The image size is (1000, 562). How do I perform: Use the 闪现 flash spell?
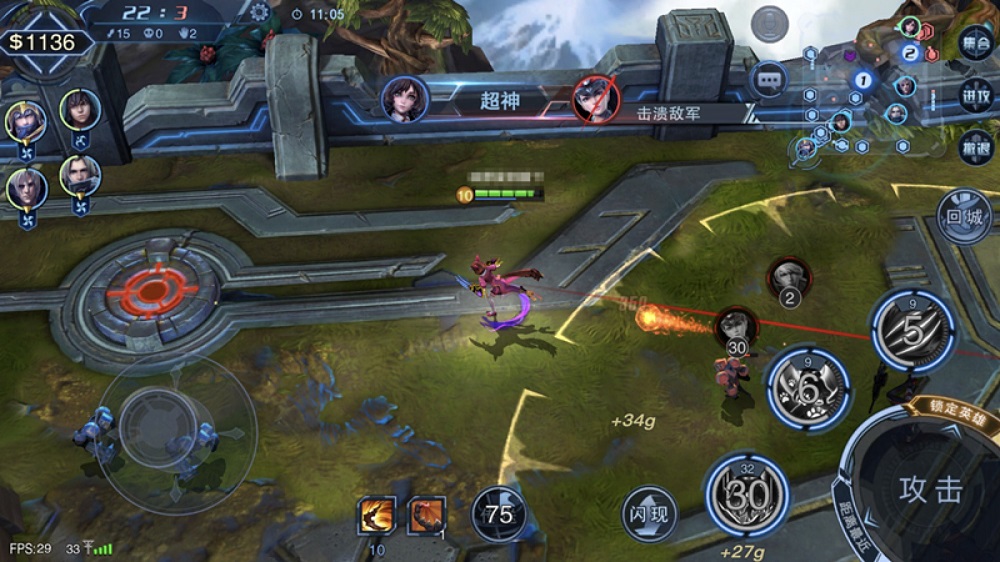click(649, 515)
